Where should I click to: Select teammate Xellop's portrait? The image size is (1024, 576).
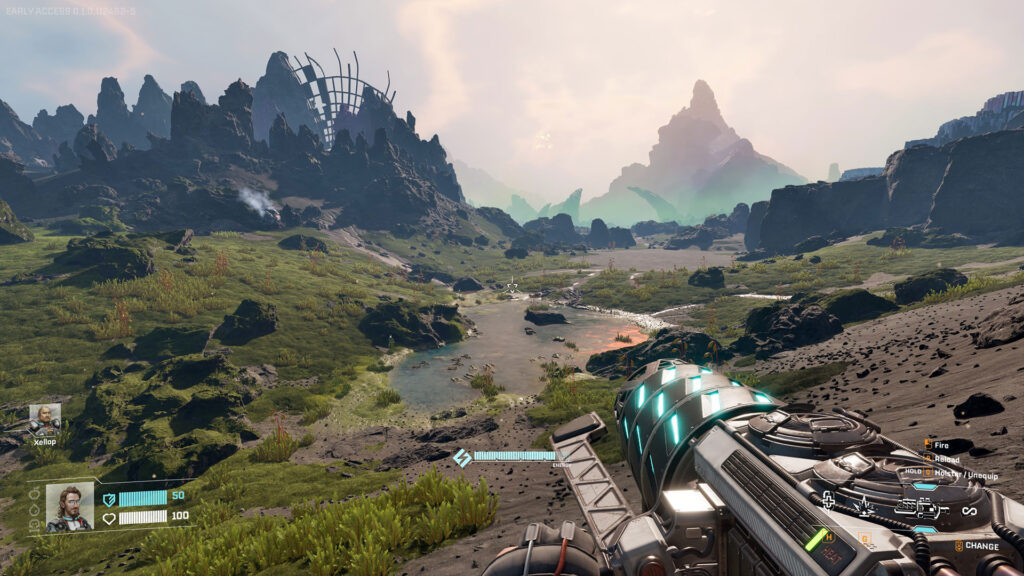click(x=44, y=419)
